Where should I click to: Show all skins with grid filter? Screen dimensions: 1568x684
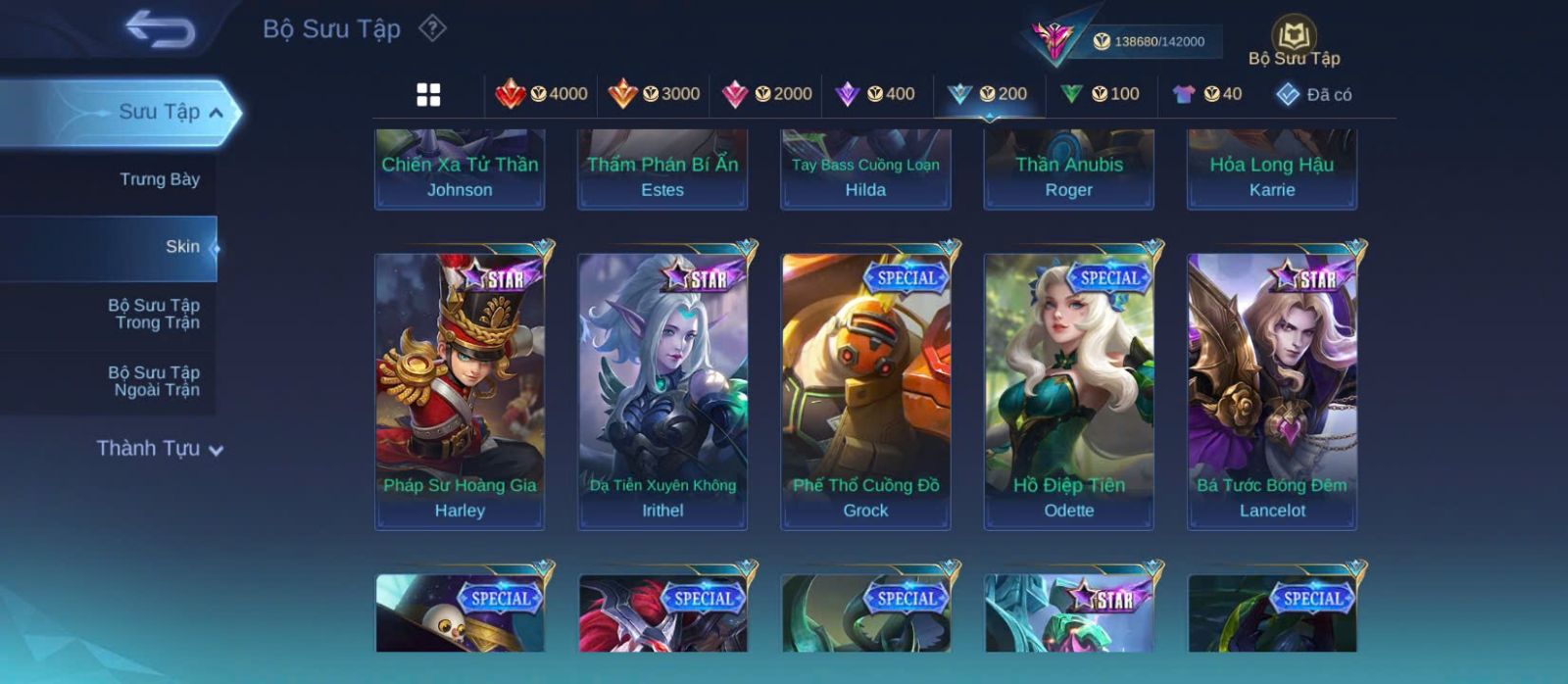point(428,94)
